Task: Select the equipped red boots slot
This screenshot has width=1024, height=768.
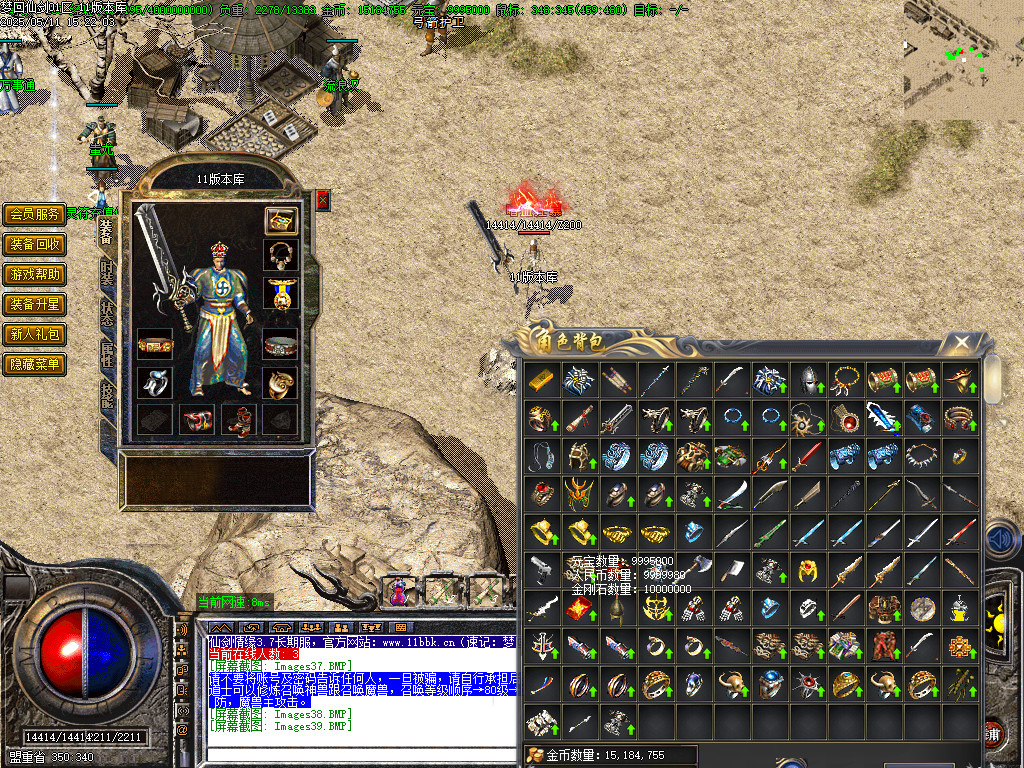Action: click(239, 421)
